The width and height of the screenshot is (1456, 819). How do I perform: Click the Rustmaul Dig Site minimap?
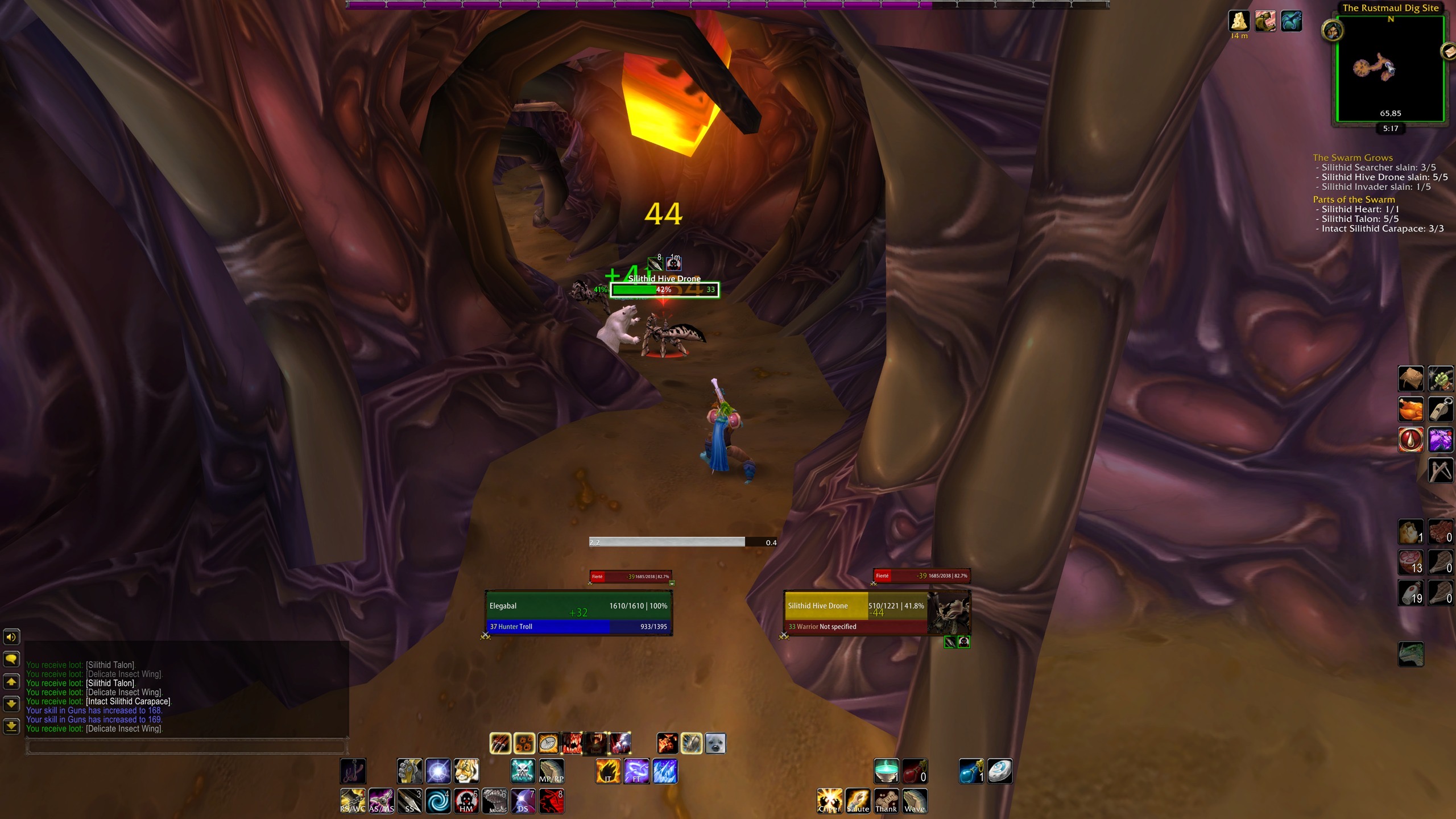pyautogui.click(x=1389, y=68)
